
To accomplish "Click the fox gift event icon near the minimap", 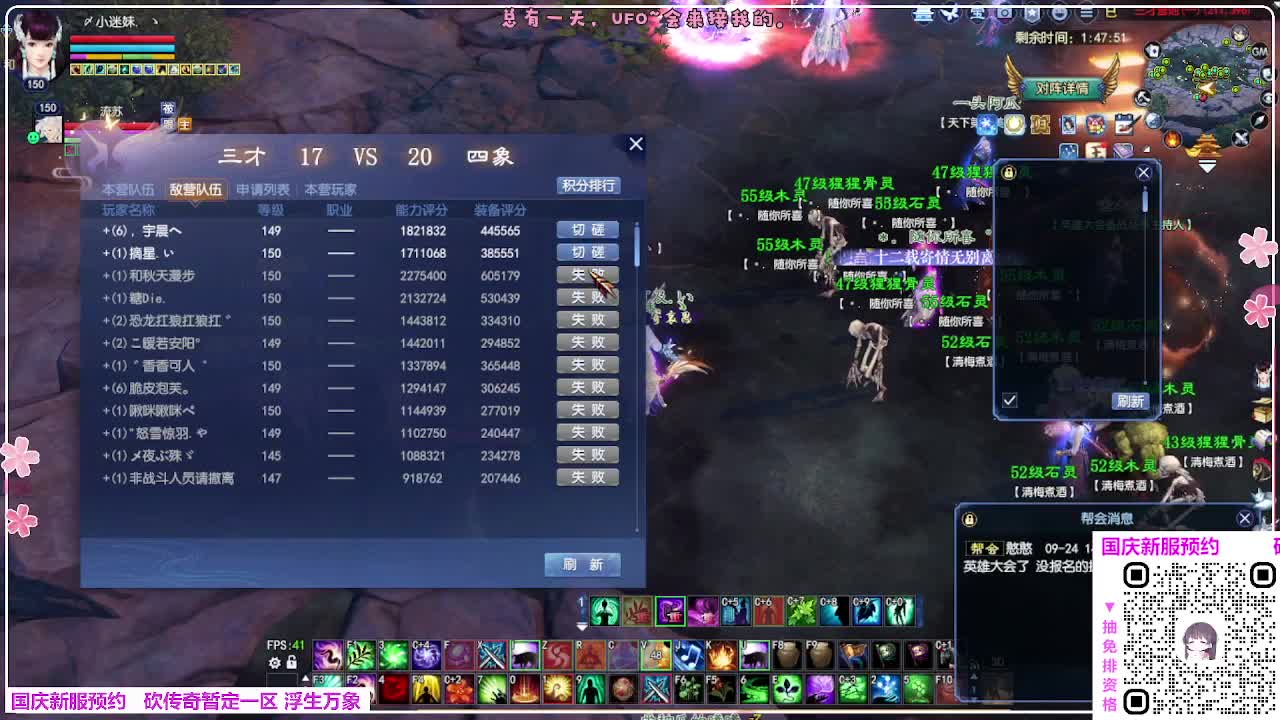I will [x=1095, y=124].
